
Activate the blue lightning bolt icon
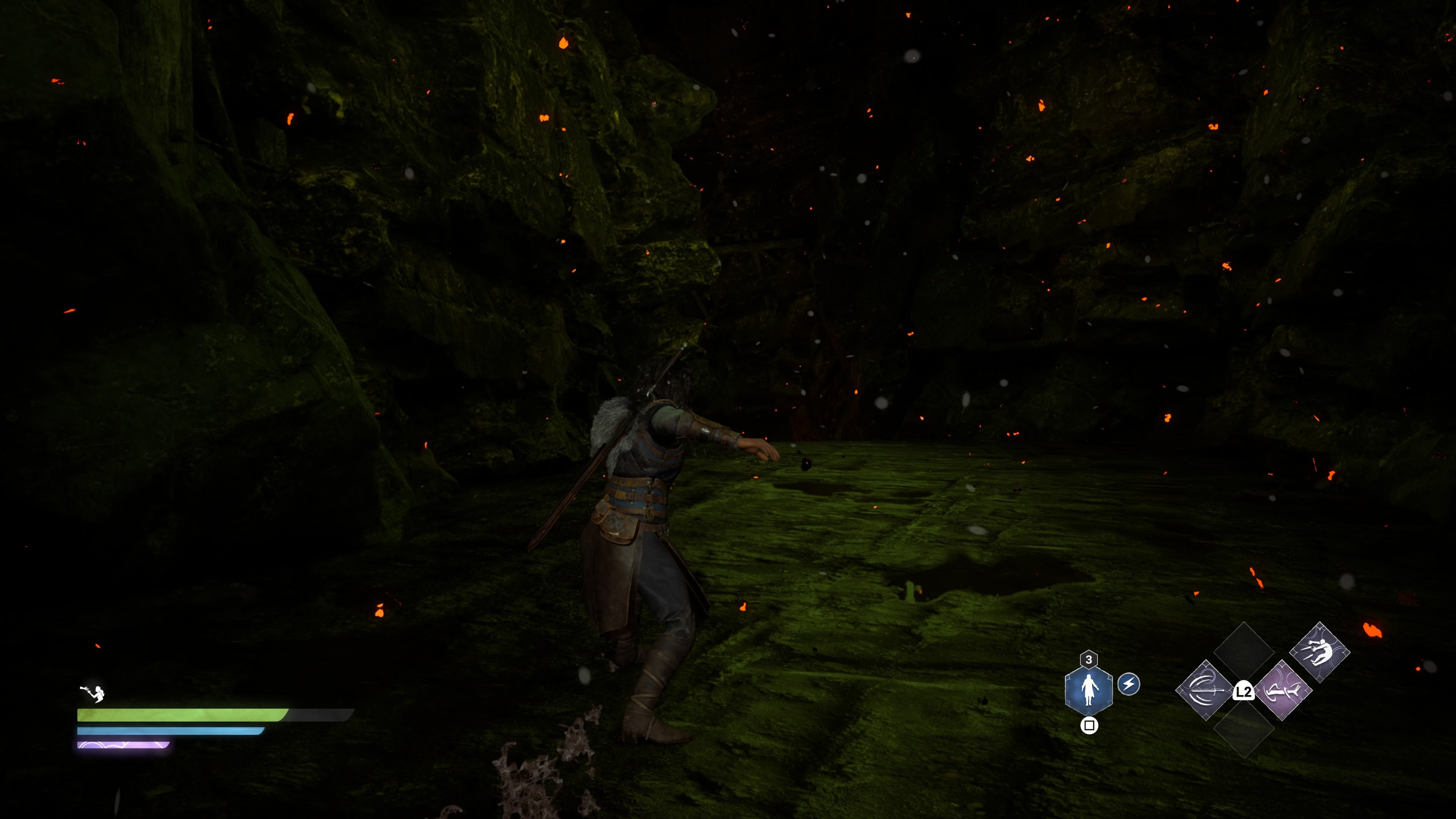[x=1129, y=684]
